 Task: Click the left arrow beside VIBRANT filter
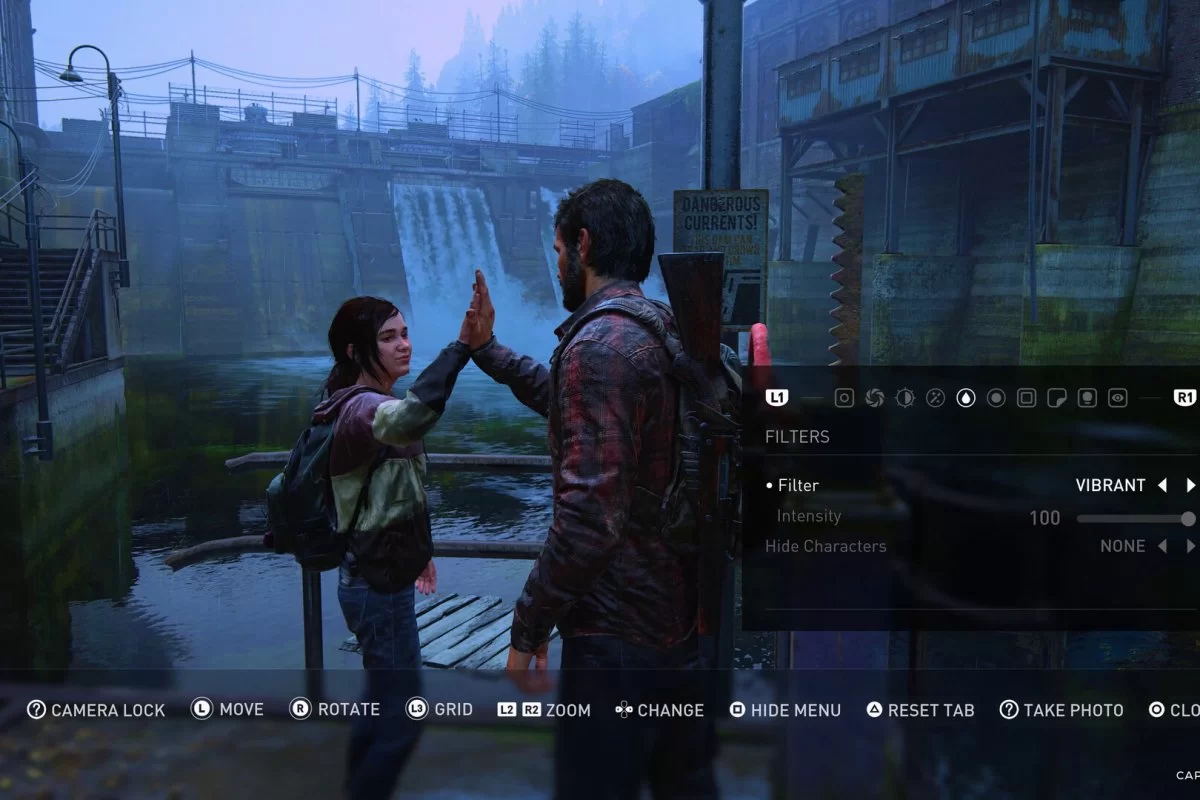[x=1162, y=485]
